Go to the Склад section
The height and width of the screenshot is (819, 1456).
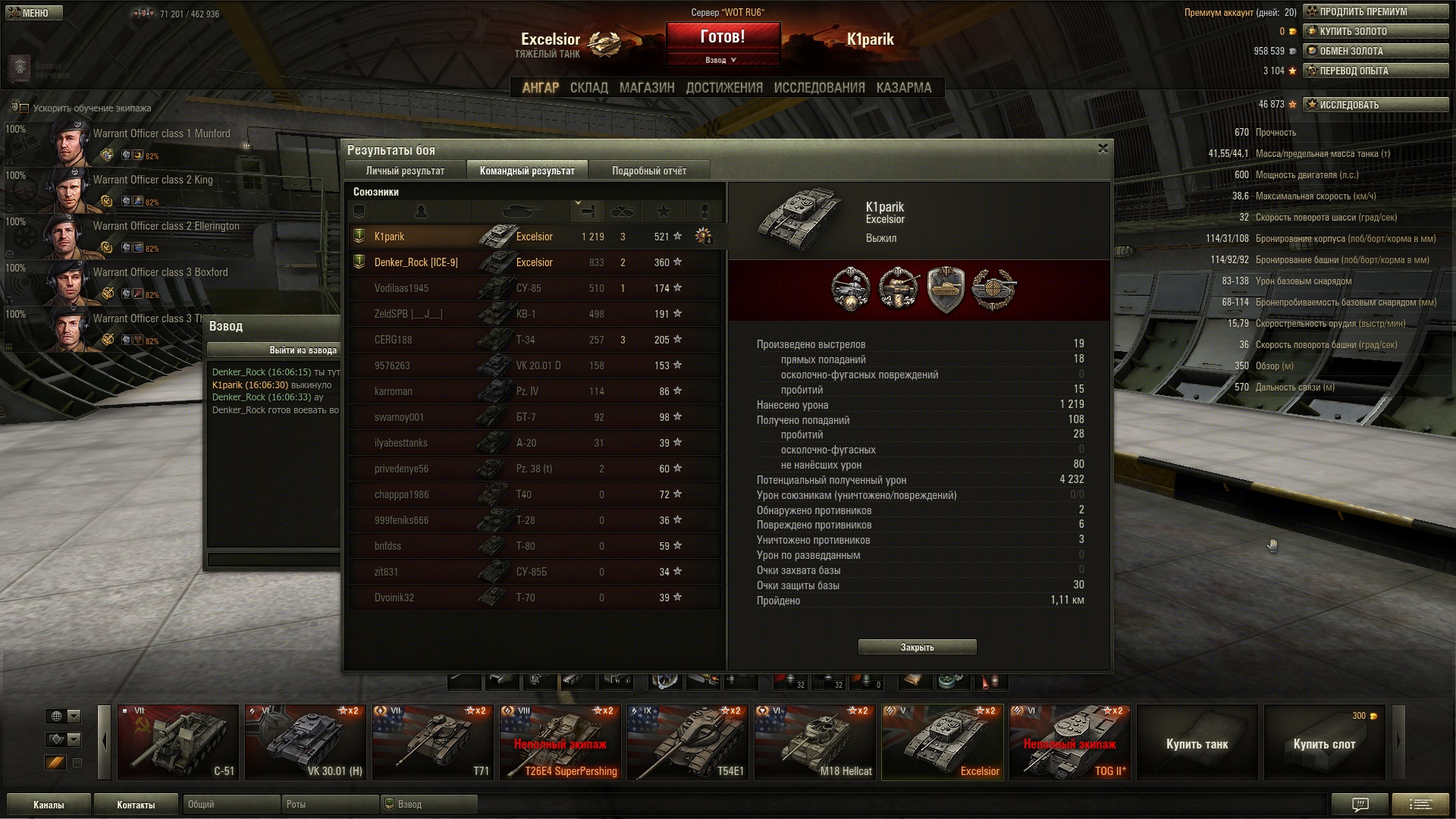(x=588, y=88)
